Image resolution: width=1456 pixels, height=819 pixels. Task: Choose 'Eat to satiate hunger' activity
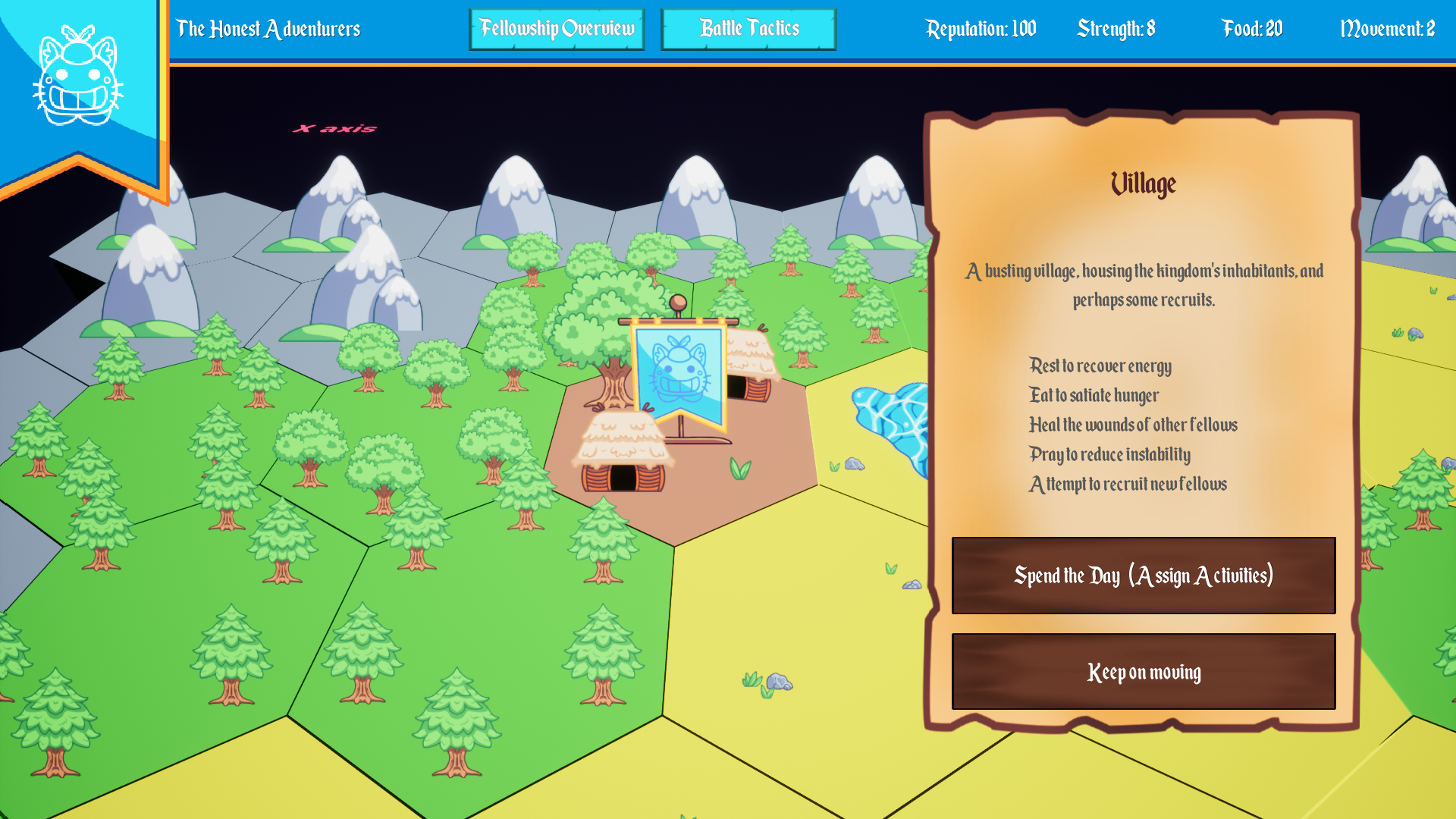point(1093,396)
